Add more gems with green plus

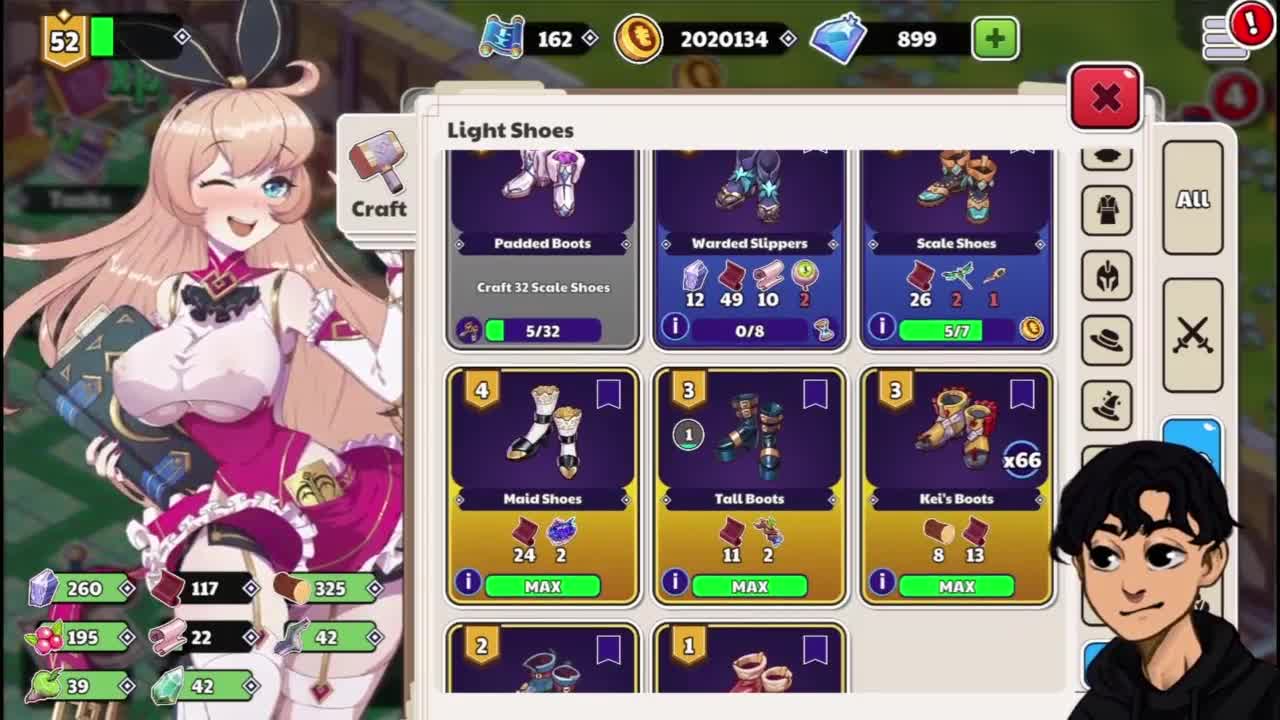pos(994,39)
